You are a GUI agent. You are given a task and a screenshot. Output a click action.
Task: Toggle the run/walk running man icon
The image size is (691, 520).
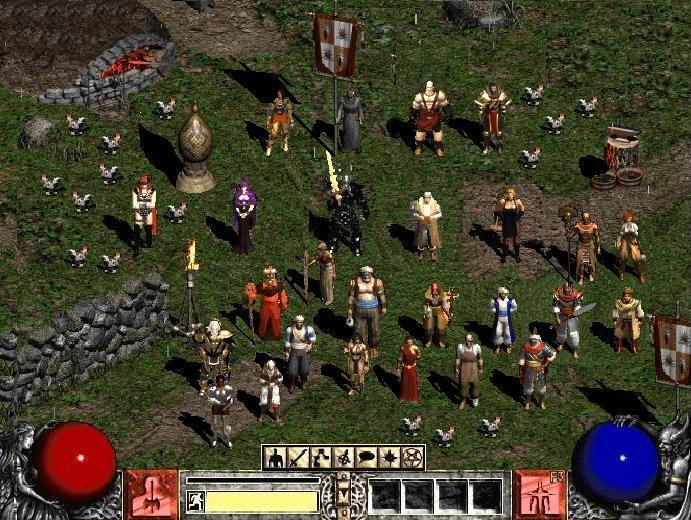(195, 501)
